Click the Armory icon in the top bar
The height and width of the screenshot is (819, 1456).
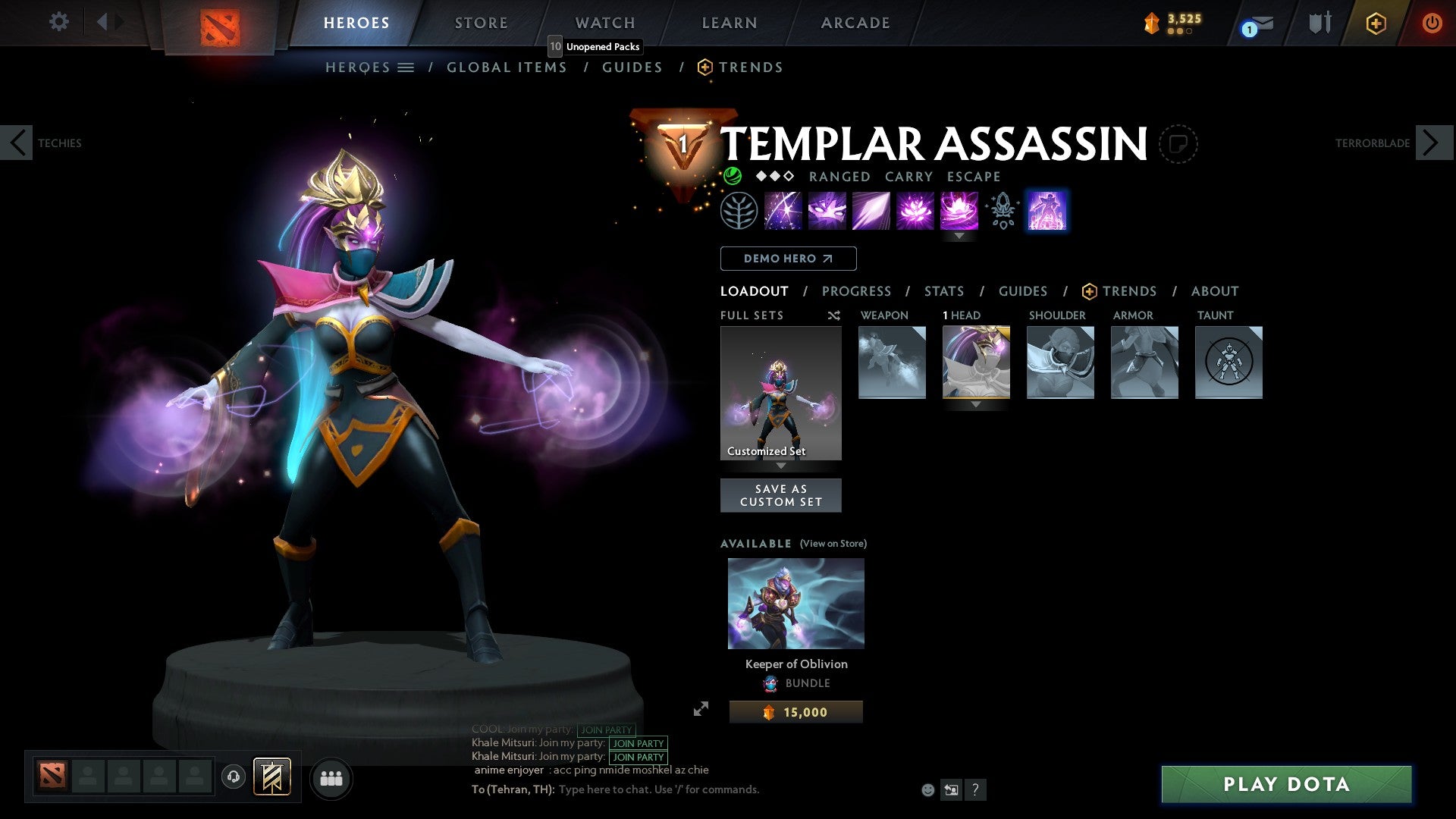click(x=1319, y=23)
